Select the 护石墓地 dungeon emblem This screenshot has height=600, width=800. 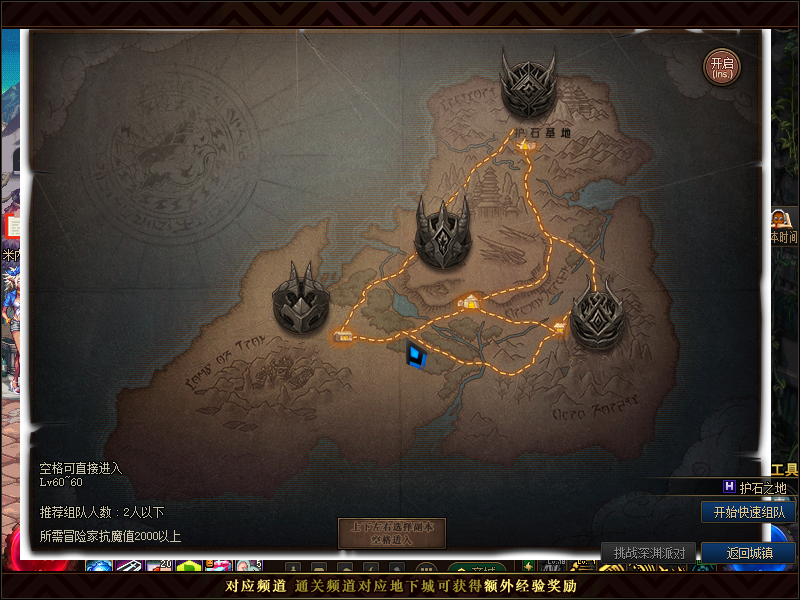(528, 84)
